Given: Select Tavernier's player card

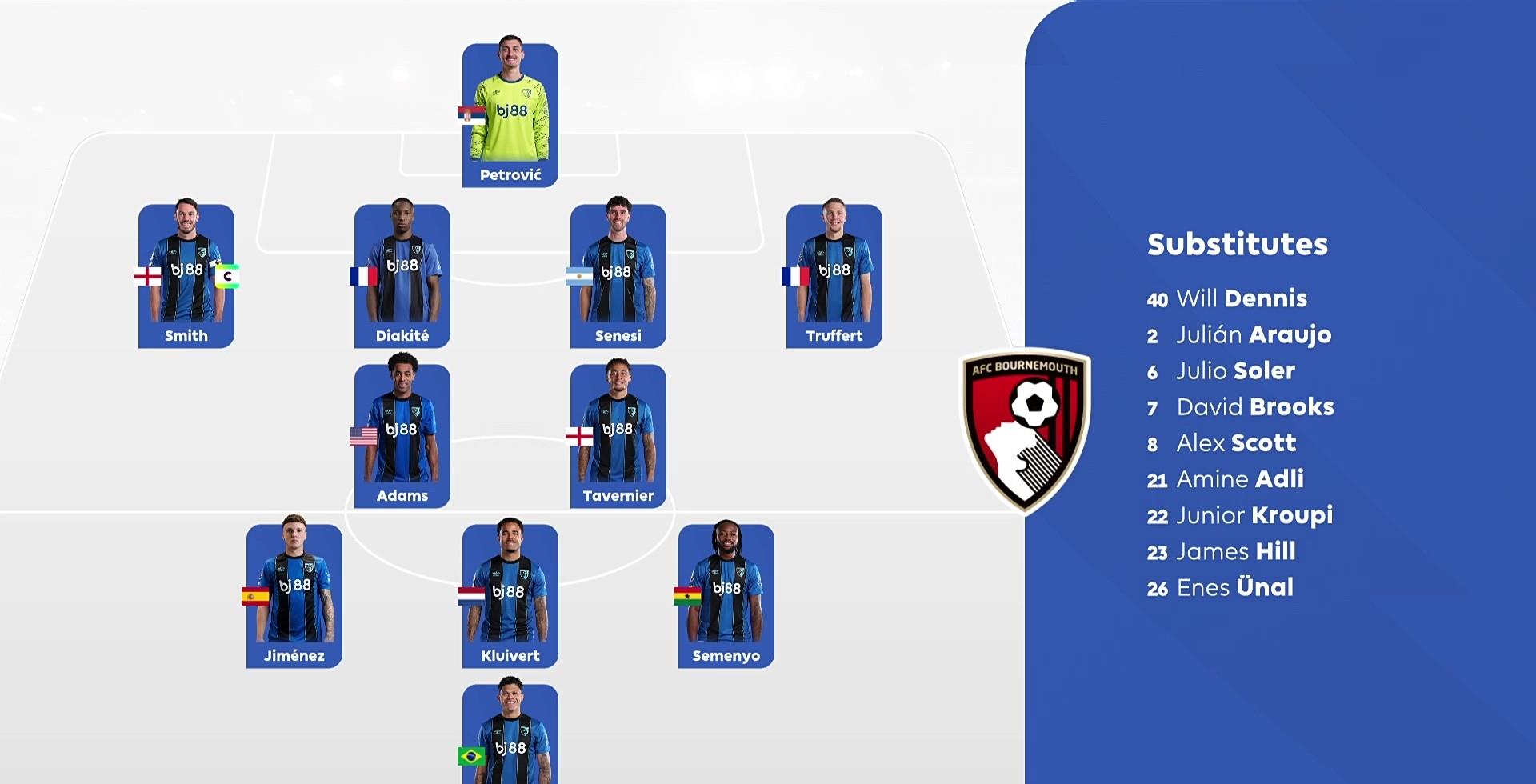Looking at the screenshot, I should tap(618, 436).
